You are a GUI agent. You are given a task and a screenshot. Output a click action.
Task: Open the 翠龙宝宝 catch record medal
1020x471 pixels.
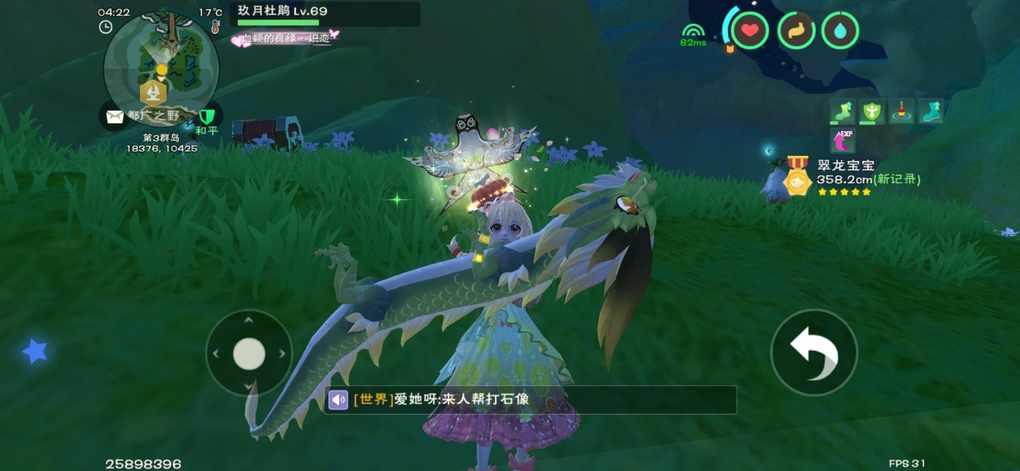coord(797,178)
